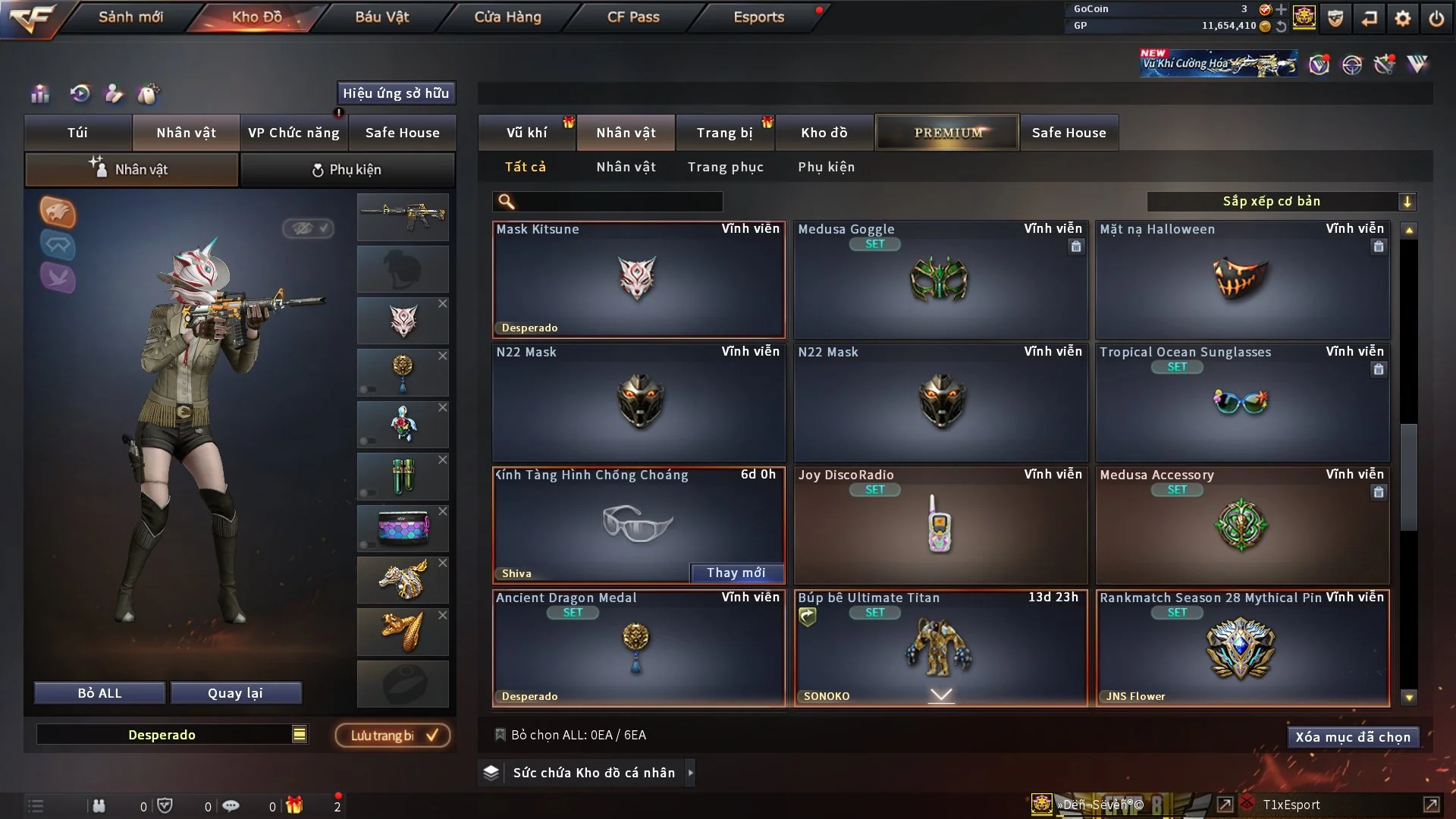
Task: Select the PREMIUM tab
Action: (947, 133)
